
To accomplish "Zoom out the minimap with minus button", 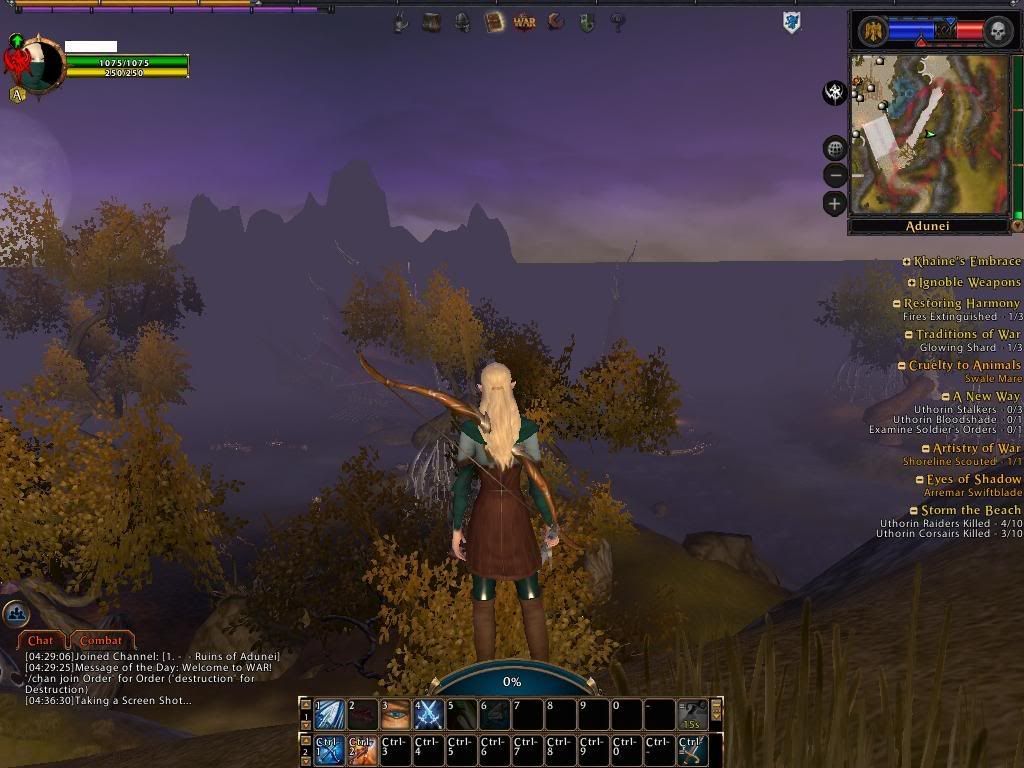I will pyautogui.click(x=835, y=176).
